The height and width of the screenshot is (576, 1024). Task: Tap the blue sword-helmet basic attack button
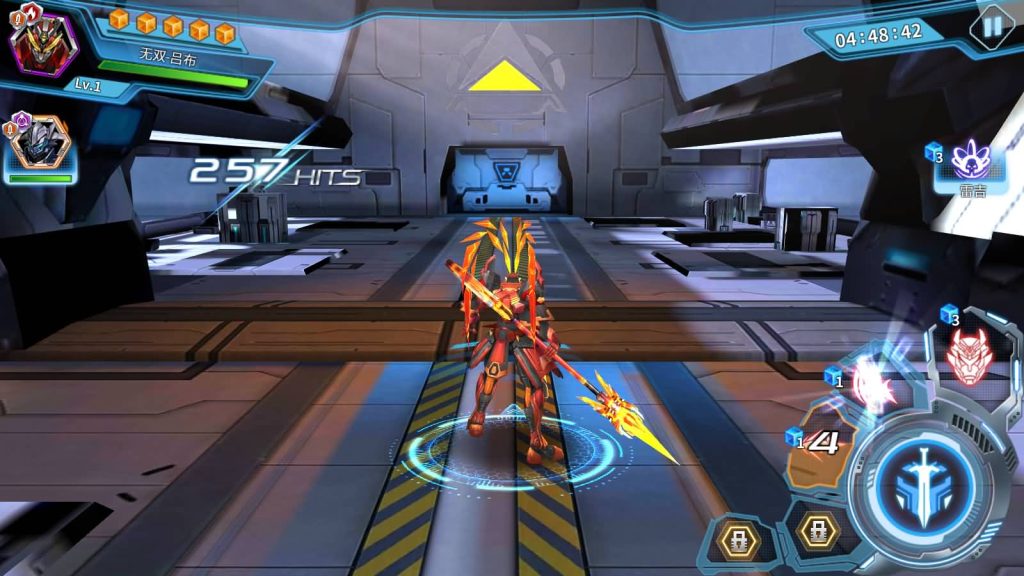(x=916, y=478)
